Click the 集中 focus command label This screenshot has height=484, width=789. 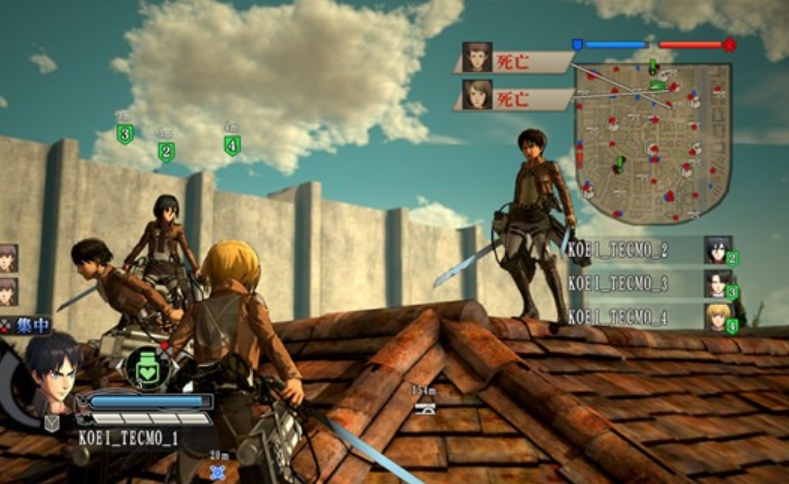(27, 324)
